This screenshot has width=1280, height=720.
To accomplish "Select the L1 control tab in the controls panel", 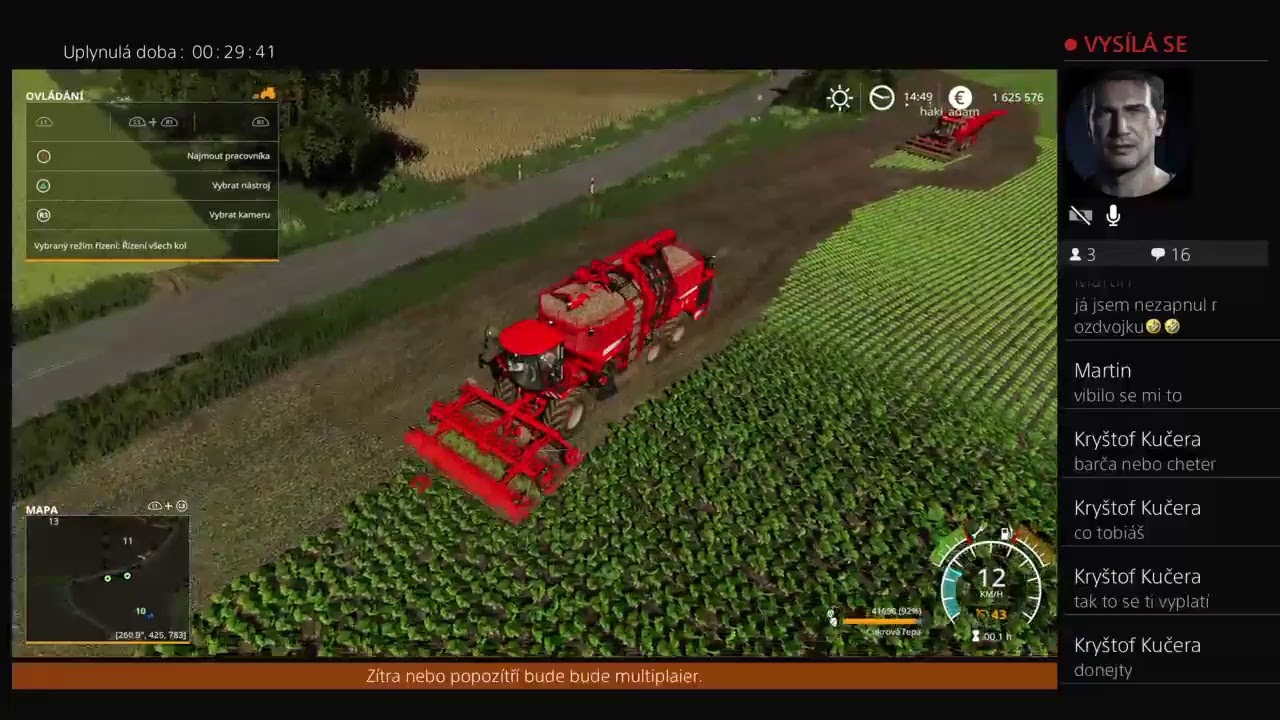I will tap(44, 121).
